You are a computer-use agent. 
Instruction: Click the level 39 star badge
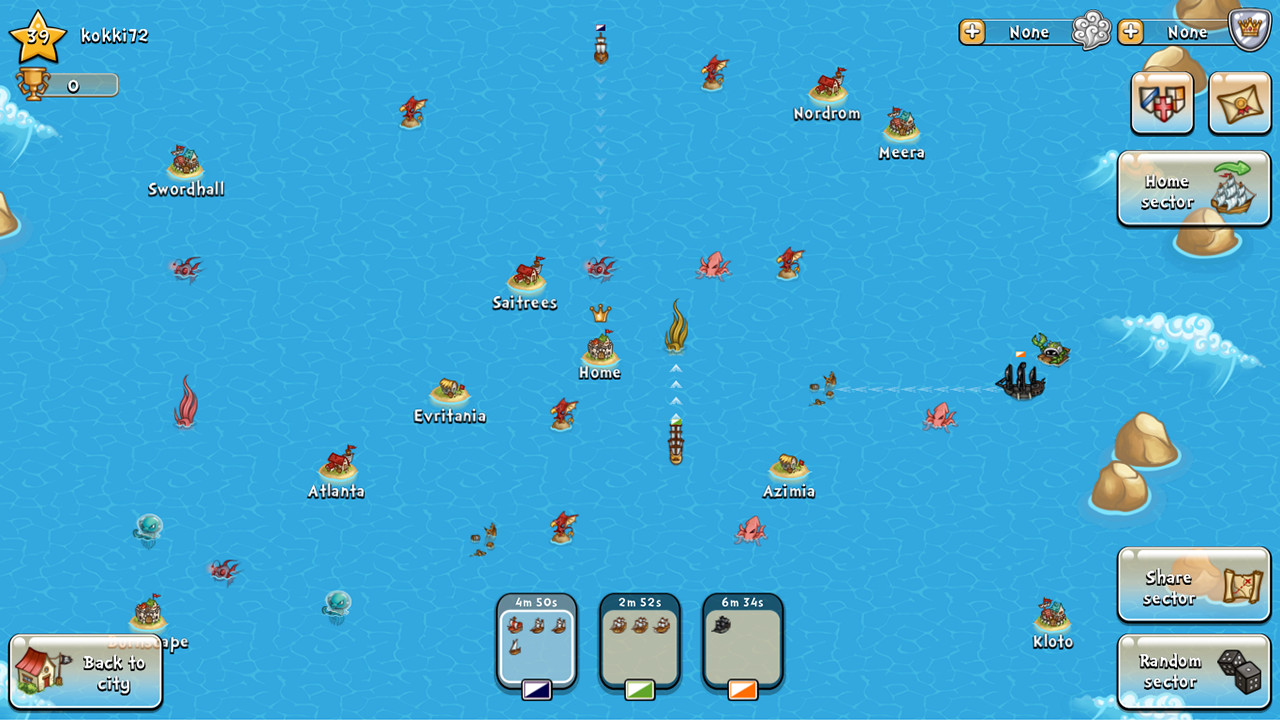tap(38, 36)
